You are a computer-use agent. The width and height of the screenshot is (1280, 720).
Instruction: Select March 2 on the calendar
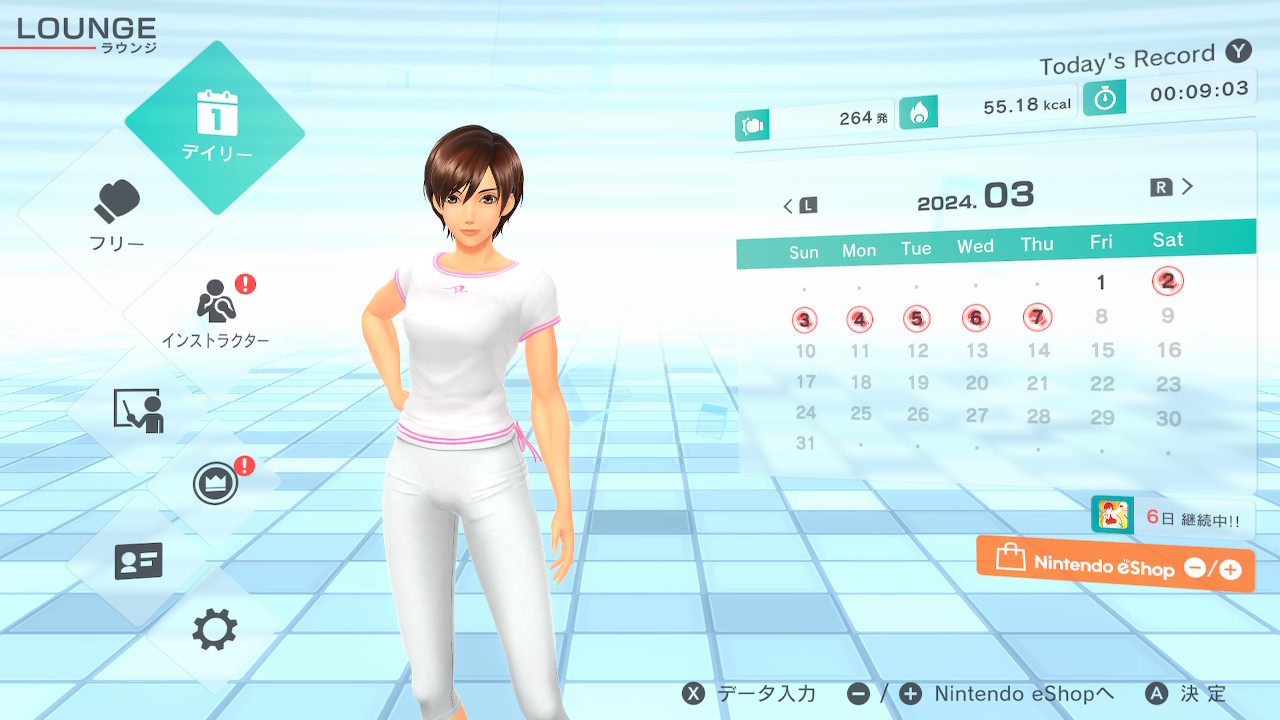1167,281
